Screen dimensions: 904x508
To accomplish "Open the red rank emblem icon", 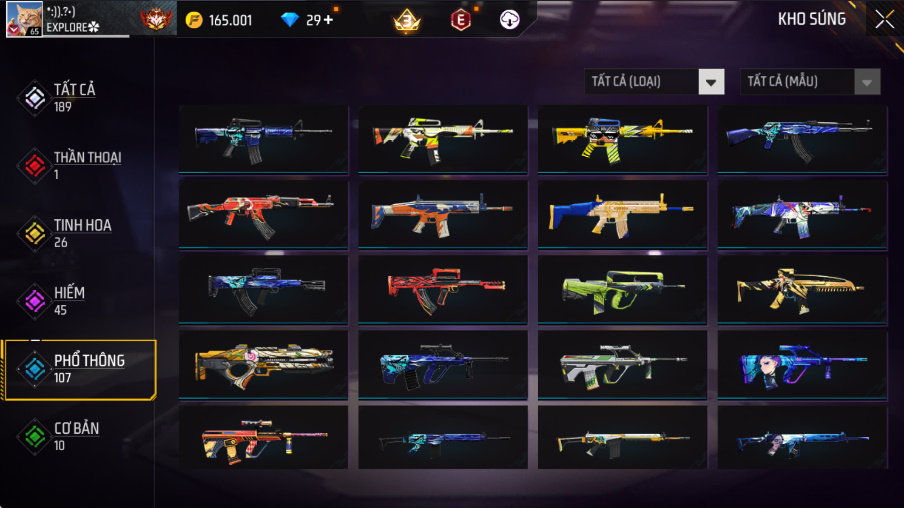I will pyautogui.click(x=156, y=19).
